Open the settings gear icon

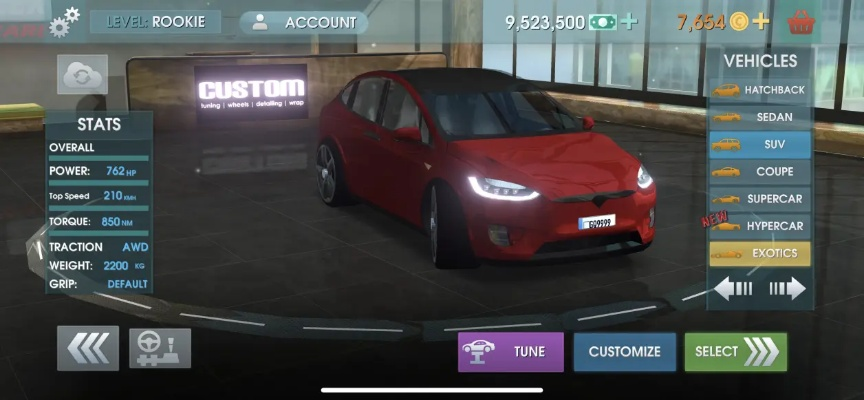click(66, 20)
